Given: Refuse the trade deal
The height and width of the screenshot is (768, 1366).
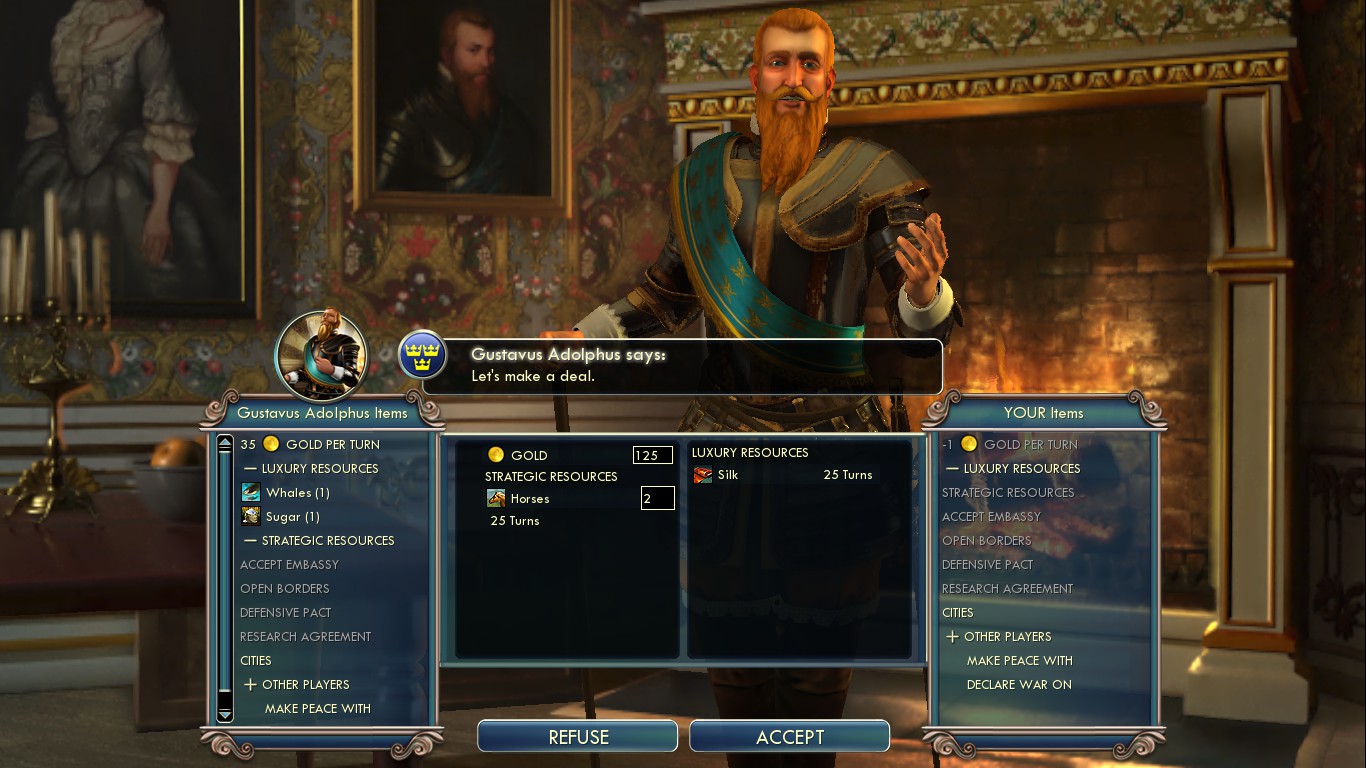Looking at the screenshot, I should click(578, 737).
